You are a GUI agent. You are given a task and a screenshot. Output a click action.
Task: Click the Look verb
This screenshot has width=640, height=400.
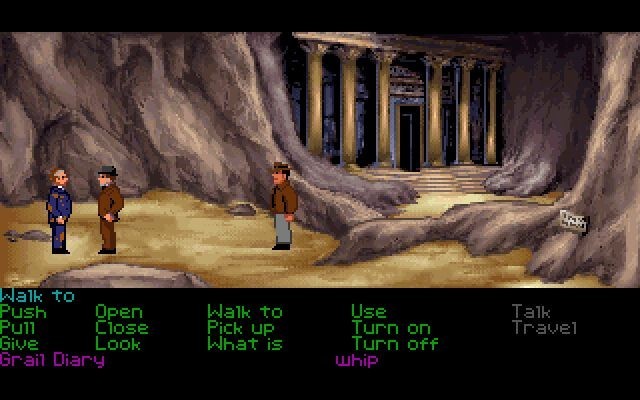[117, 344]
